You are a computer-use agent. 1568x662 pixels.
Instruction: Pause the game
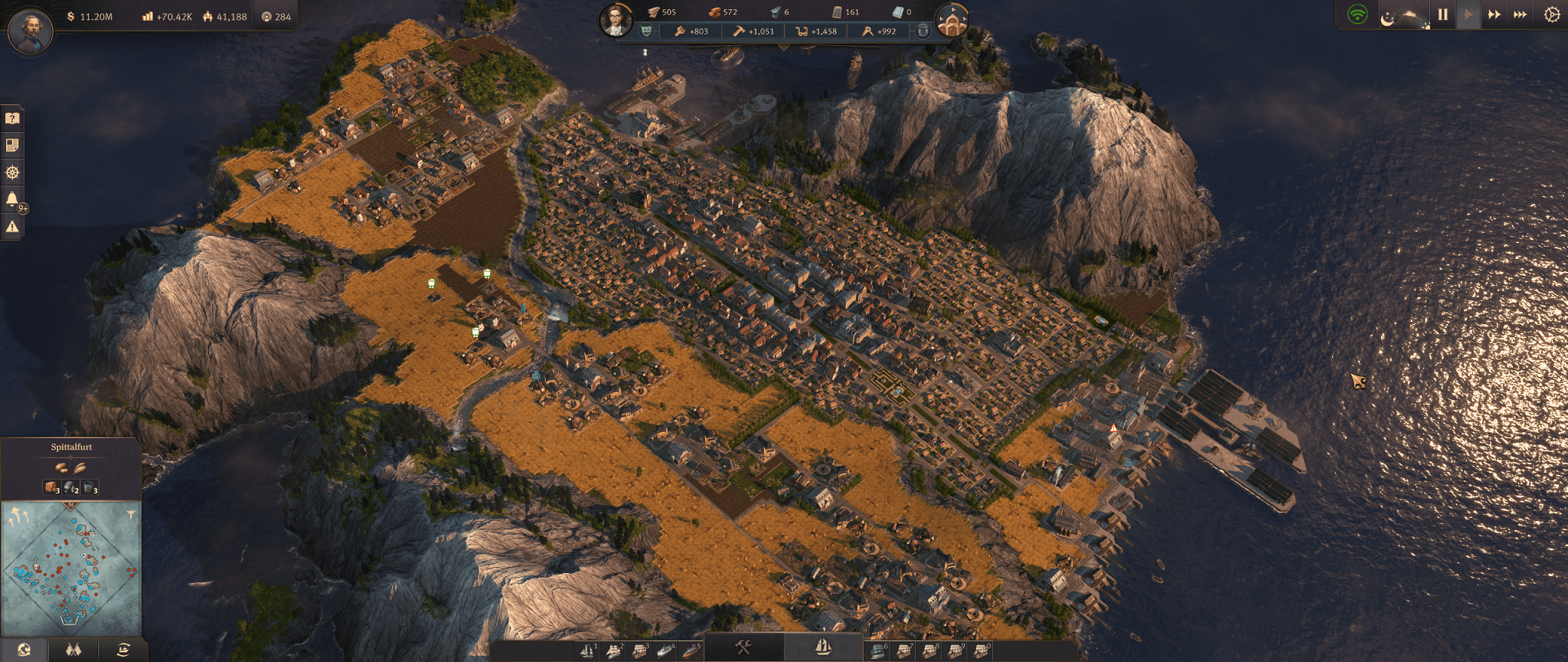[x=1442, y=15]
